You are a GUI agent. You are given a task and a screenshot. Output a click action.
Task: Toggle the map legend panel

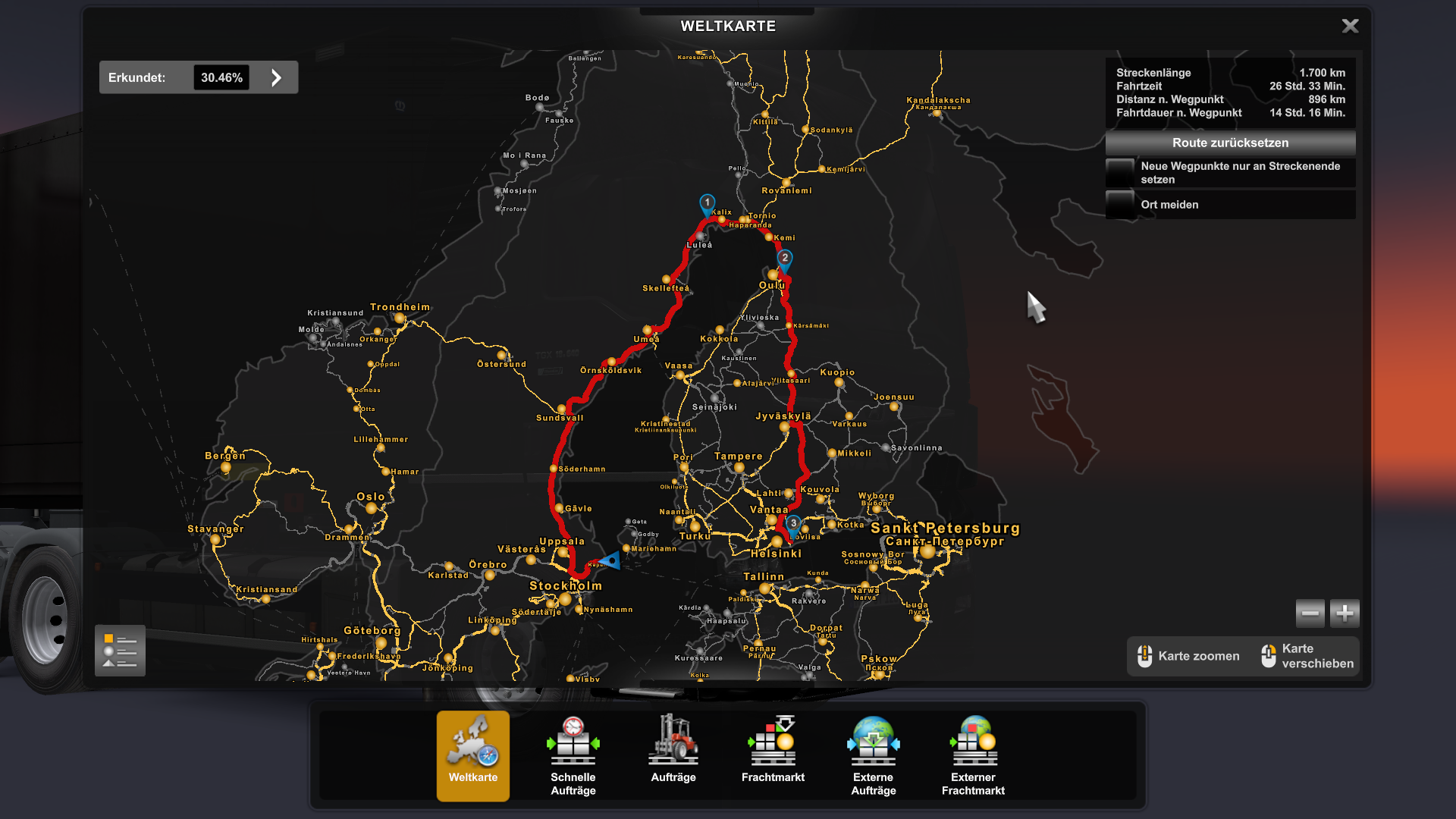pos(119,651)
